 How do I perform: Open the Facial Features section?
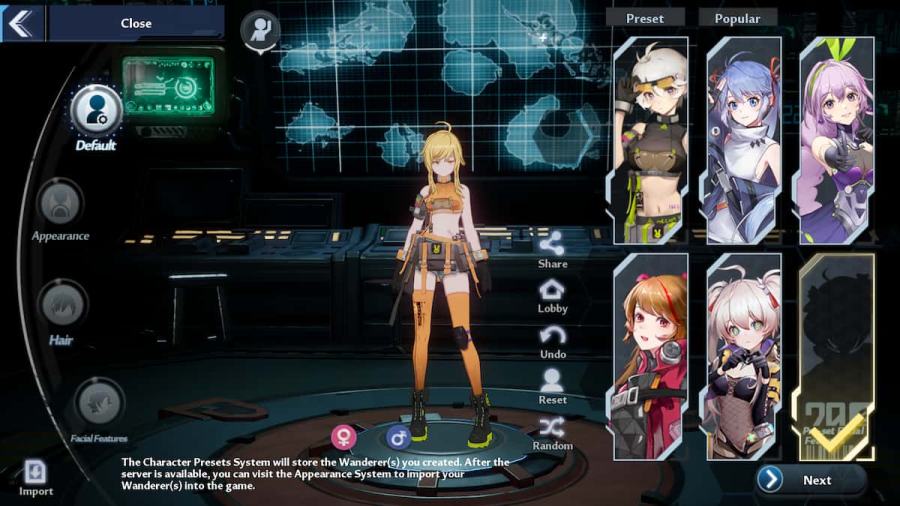pyautogui.click(x=99, y=402)
